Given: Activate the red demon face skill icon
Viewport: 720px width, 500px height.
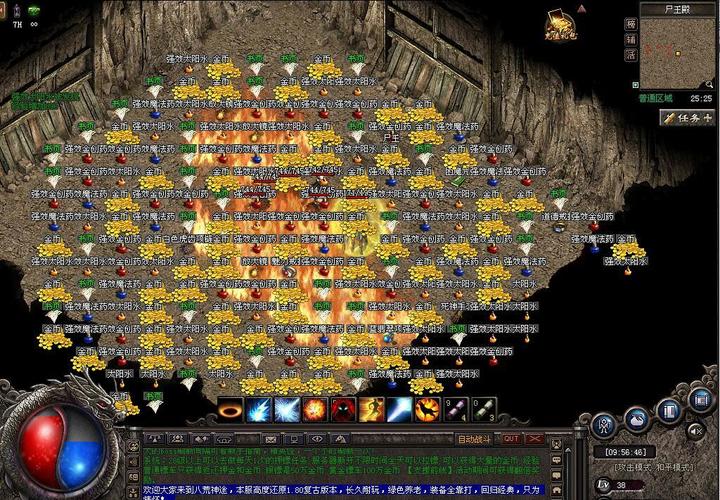Looking at the screenshot, I should (x=344, y=410).
